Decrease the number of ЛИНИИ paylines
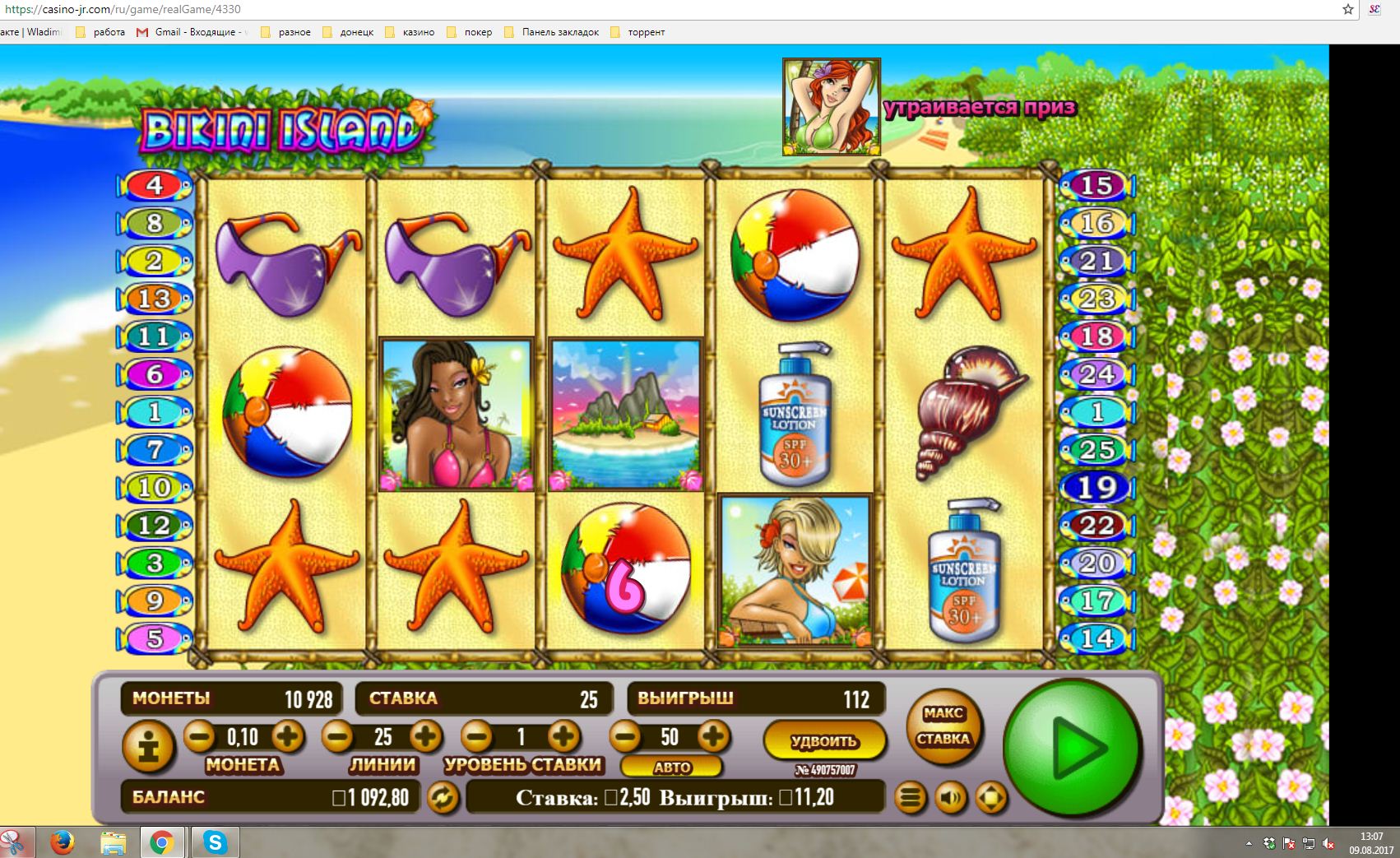Screen dimensions: 1400x858 (337, 735)
